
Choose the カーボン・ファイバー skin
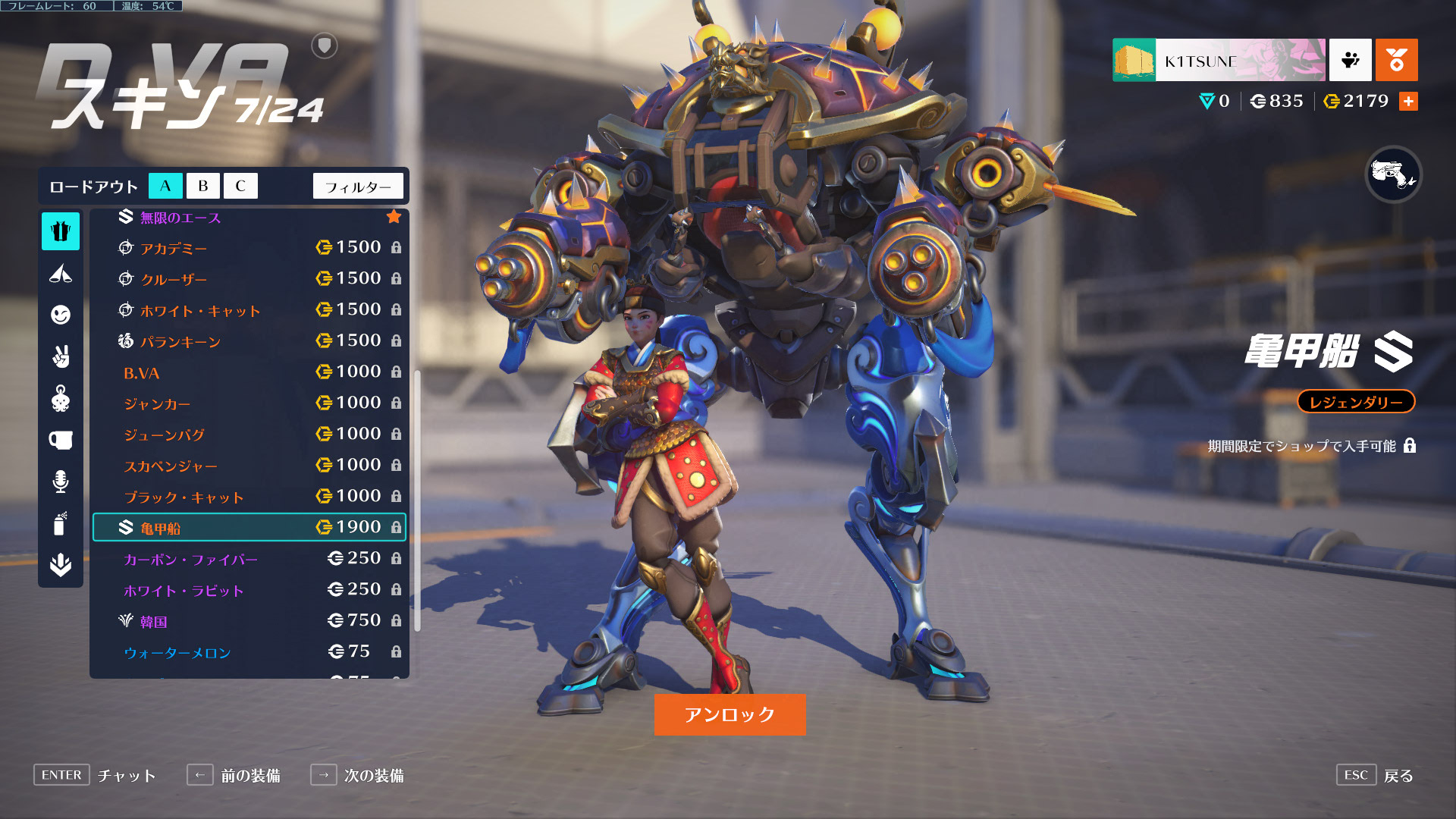click(249, 559)
